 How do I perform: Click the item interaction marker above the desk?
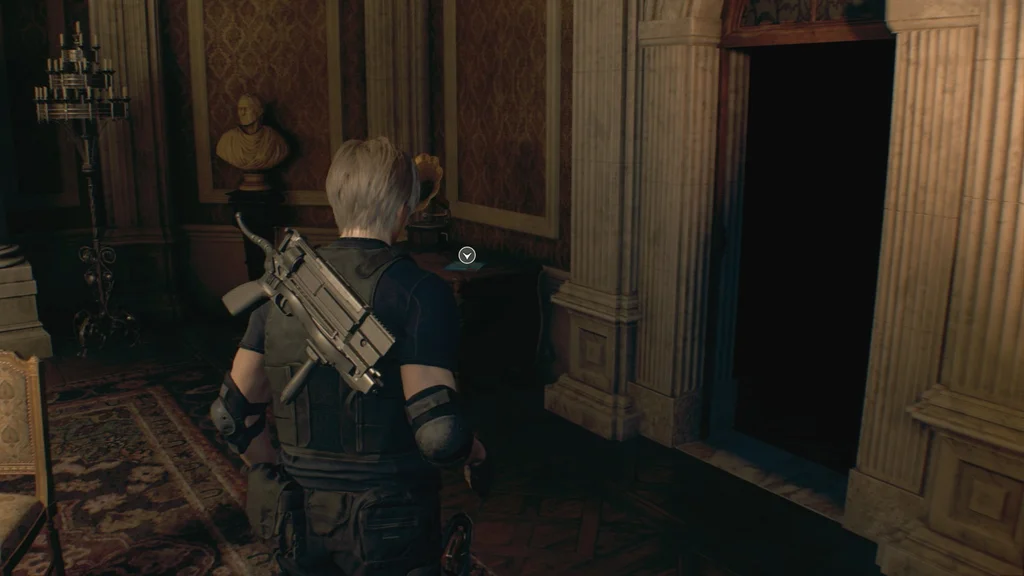click(467, 256)
